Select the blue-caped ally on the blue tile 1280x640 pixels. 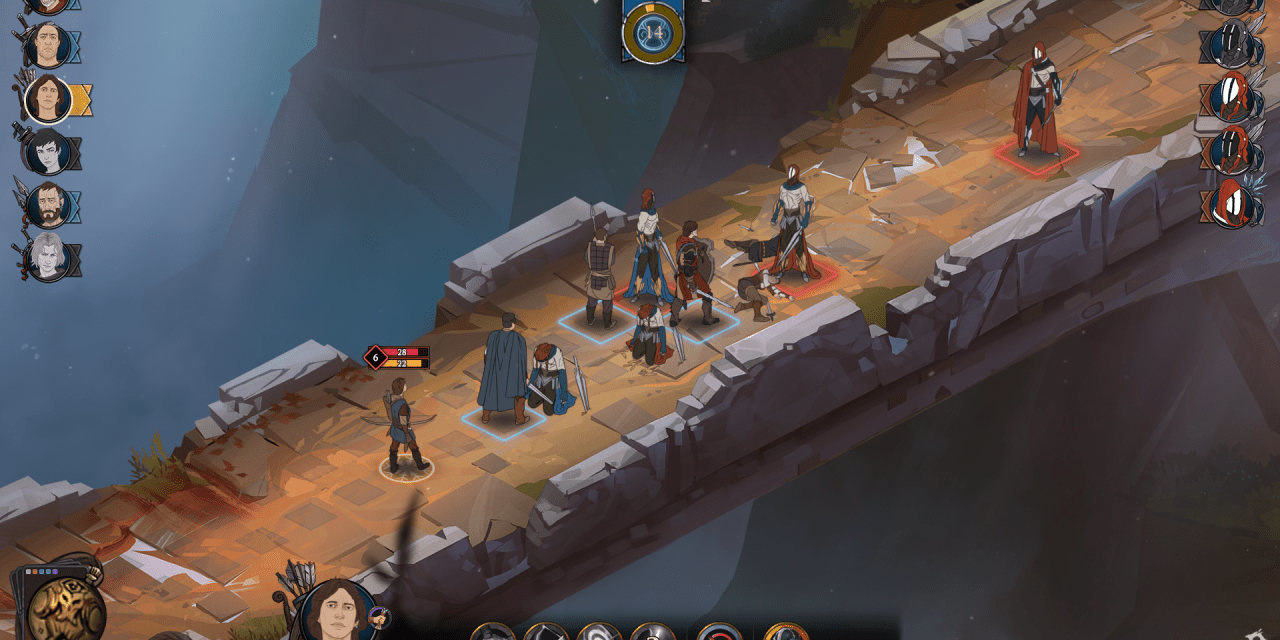tap(502, 368)
